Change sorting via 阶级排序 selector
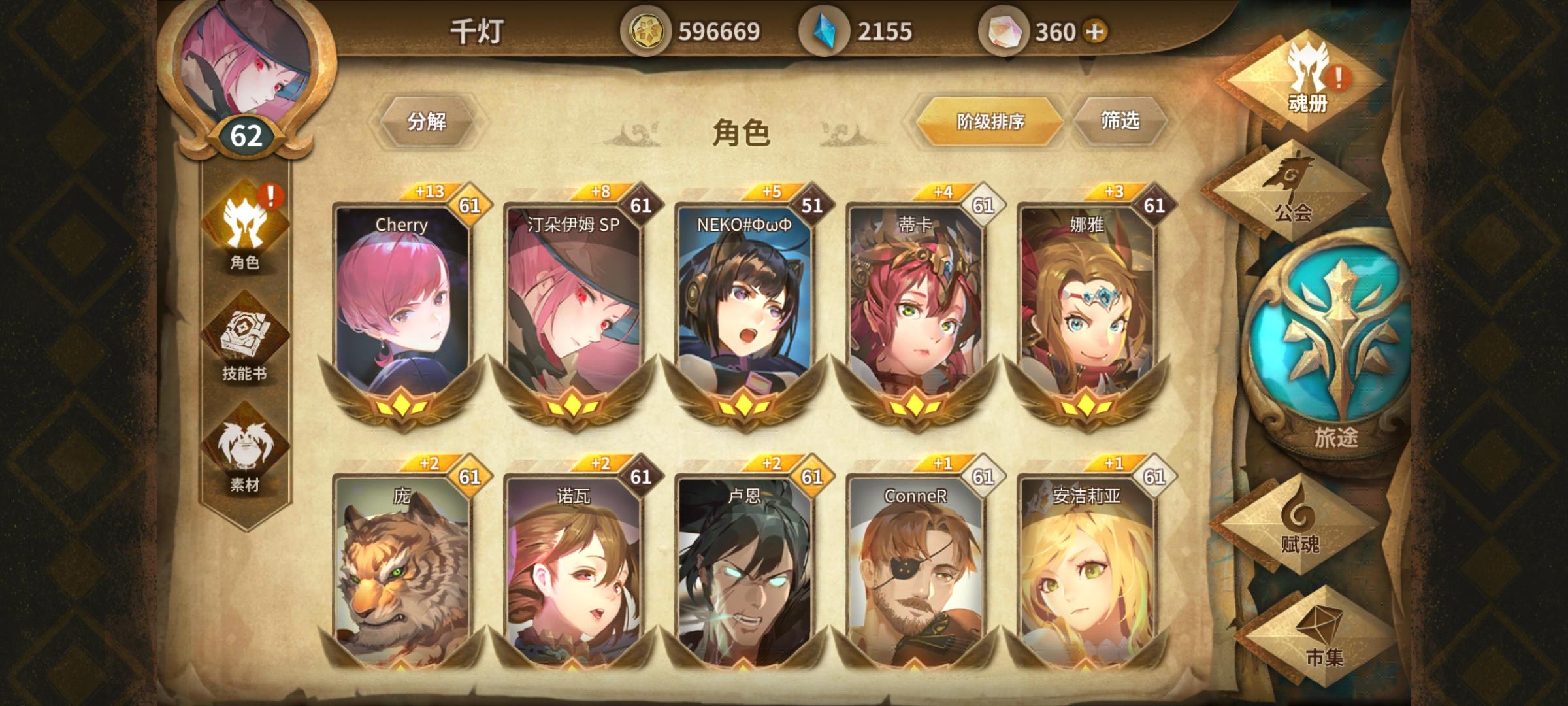The image size is (1568, 706). pos(990,121)
